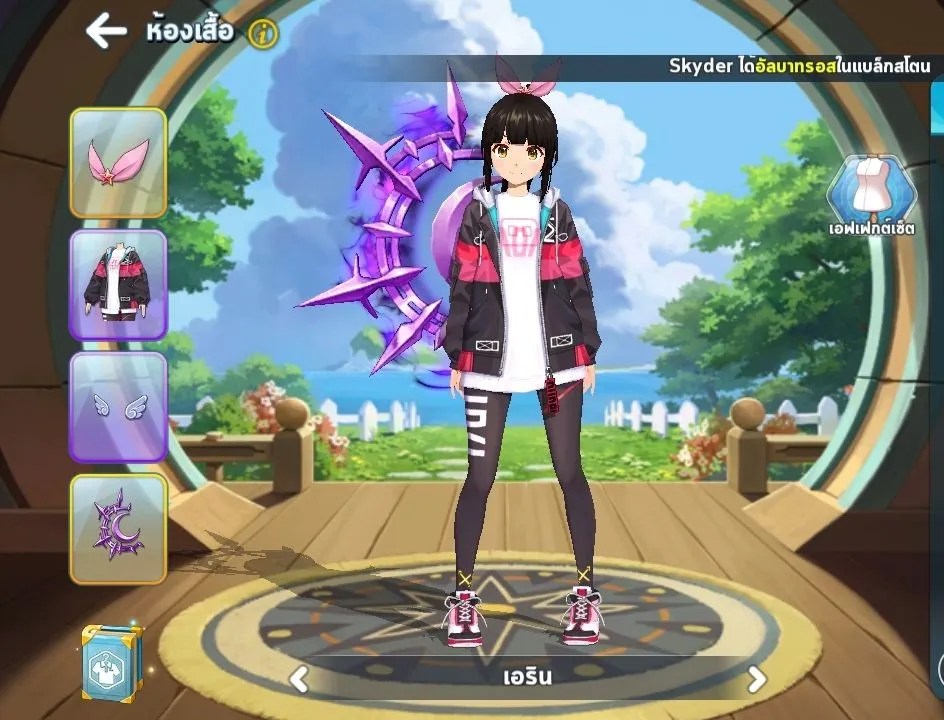Select the purple crescent moon back item slot
The image size is (944, 720).
click(x=118, y=529)
